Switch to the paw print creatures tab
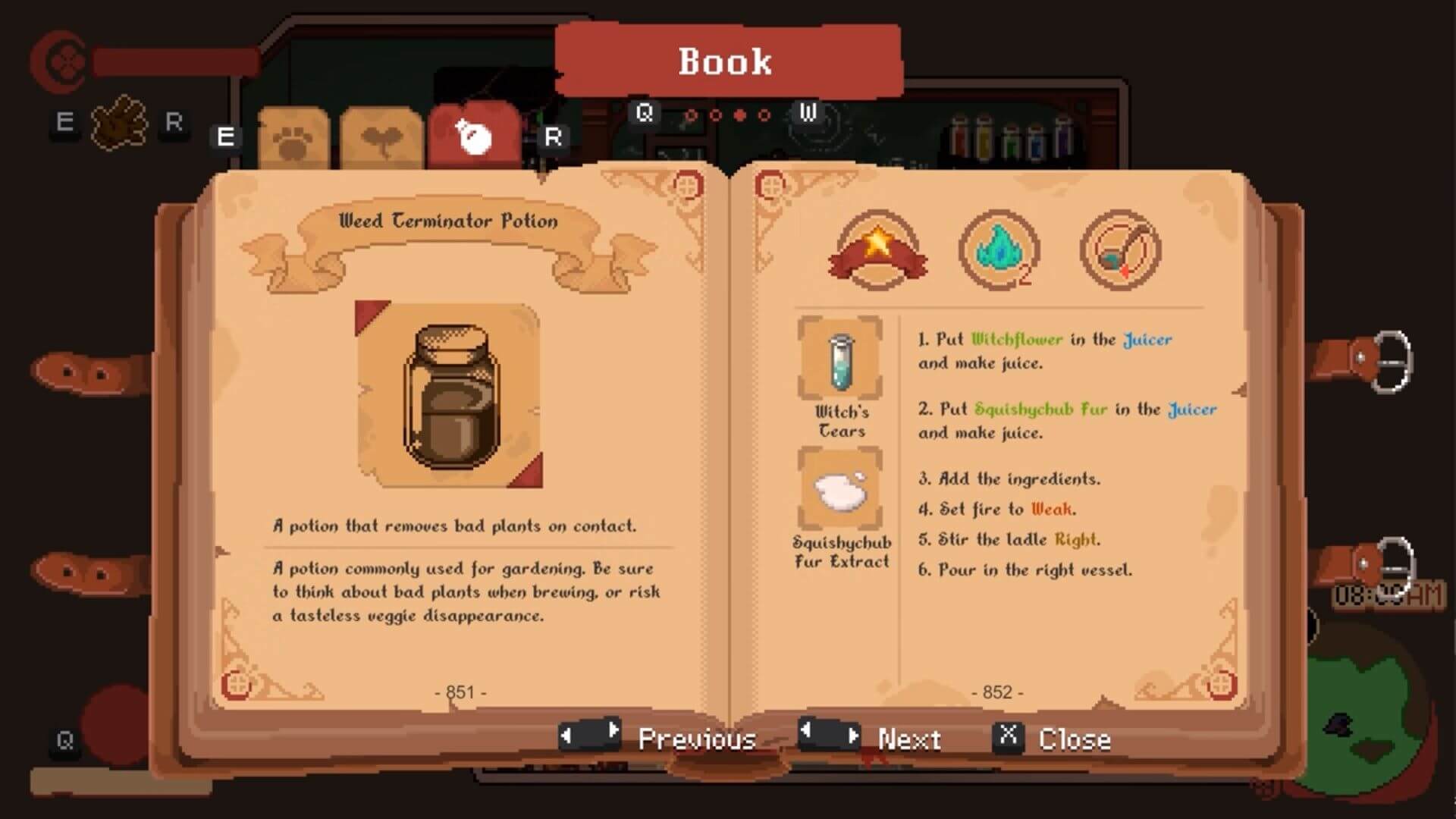 [x=293, y=140]
